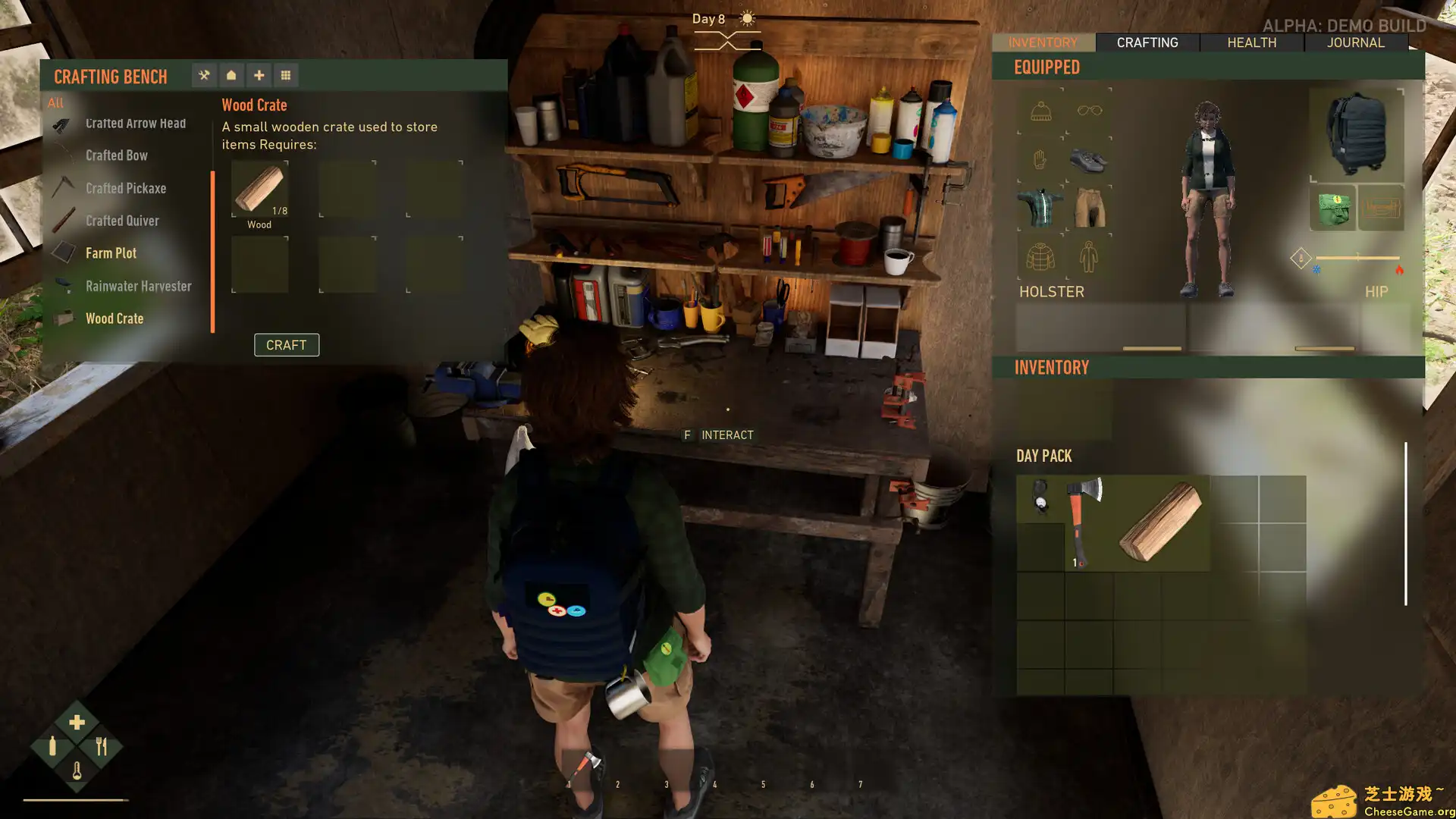1456x819 pixels.
Task: Select the tools filter icon on crafting bench
Action: click(x=204, y=75)
